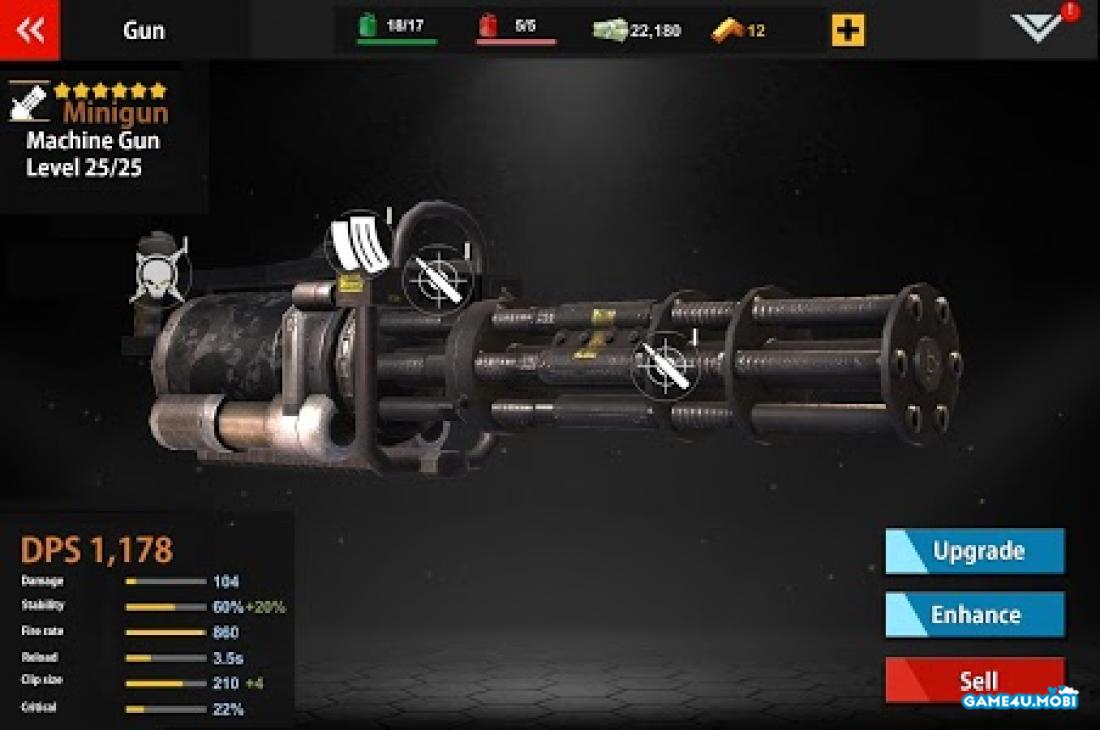Select the skull attachment slot on the gun
Viewport: 1100px width, 730px height.
click(161, 268)
